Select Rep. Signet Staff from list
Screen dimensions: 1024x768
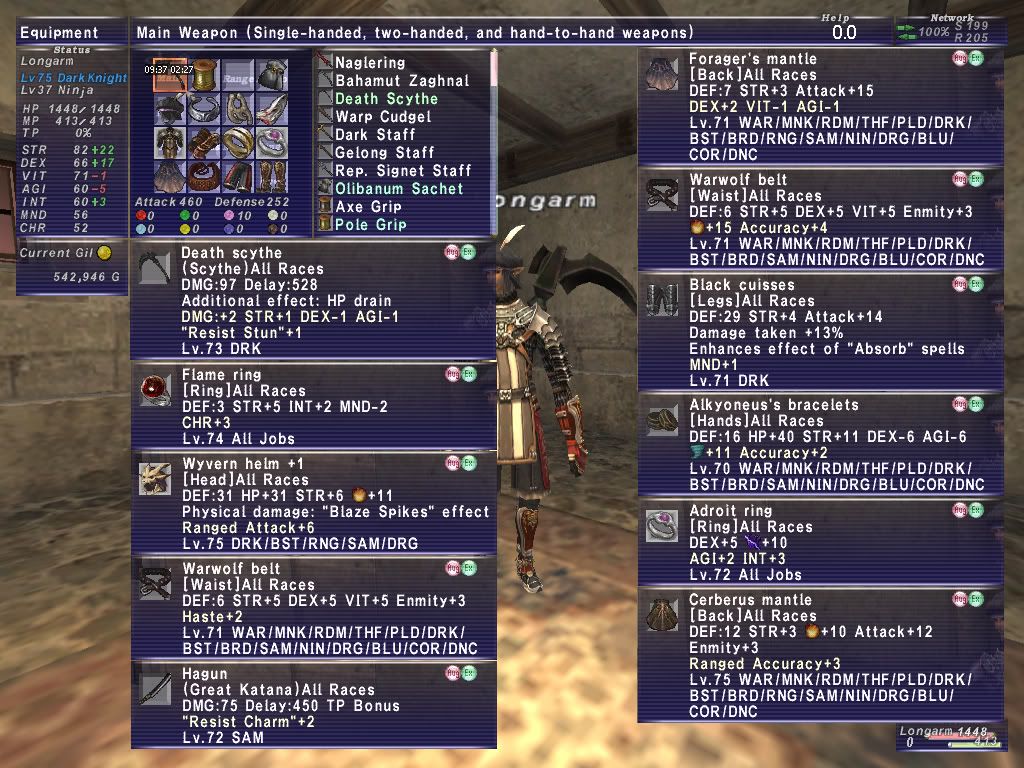coord(403,170)
